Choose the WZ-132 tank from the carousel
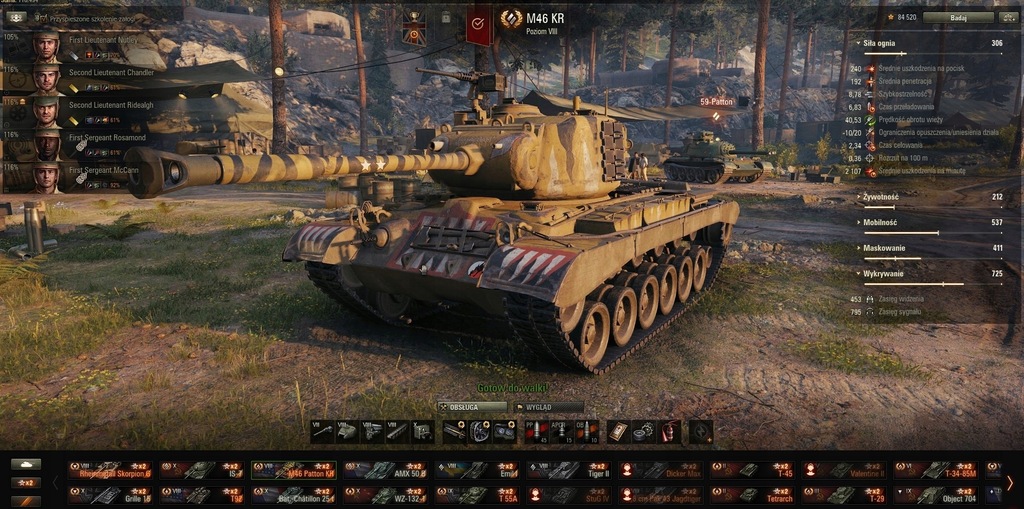The image size is (1024, 509). pyautogui.click(x=388, y=495)
